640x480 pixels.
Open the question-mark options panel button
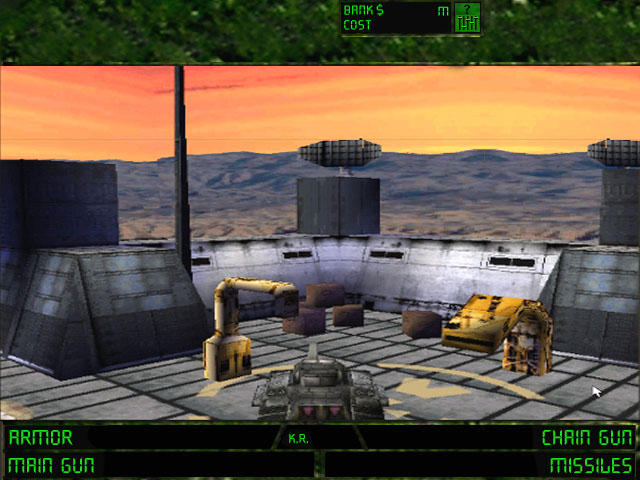coord(467,17)
